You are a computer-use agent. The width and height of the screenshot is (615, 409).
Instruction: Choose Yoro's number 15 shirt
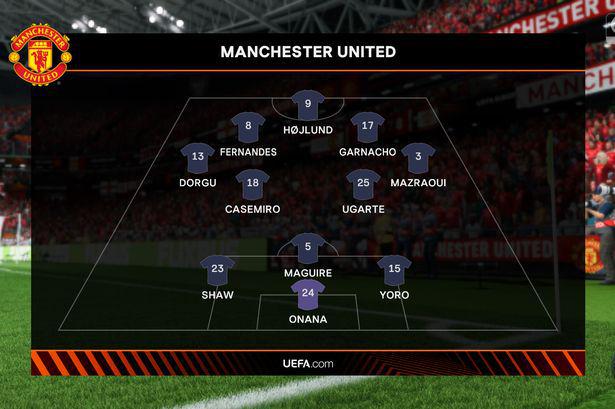tap(395, 269)
